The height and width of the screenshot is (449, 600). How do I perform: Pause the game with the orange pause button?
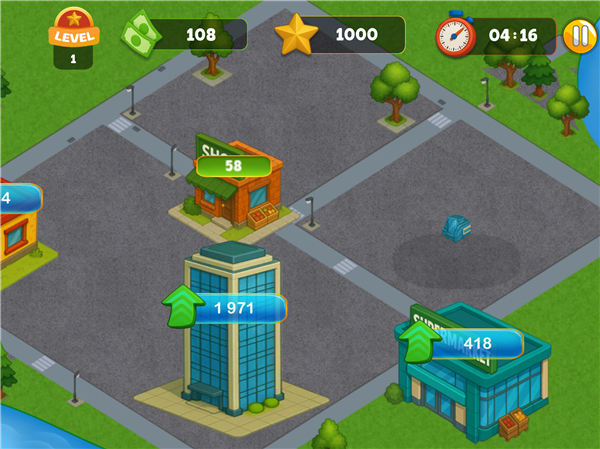579,36
